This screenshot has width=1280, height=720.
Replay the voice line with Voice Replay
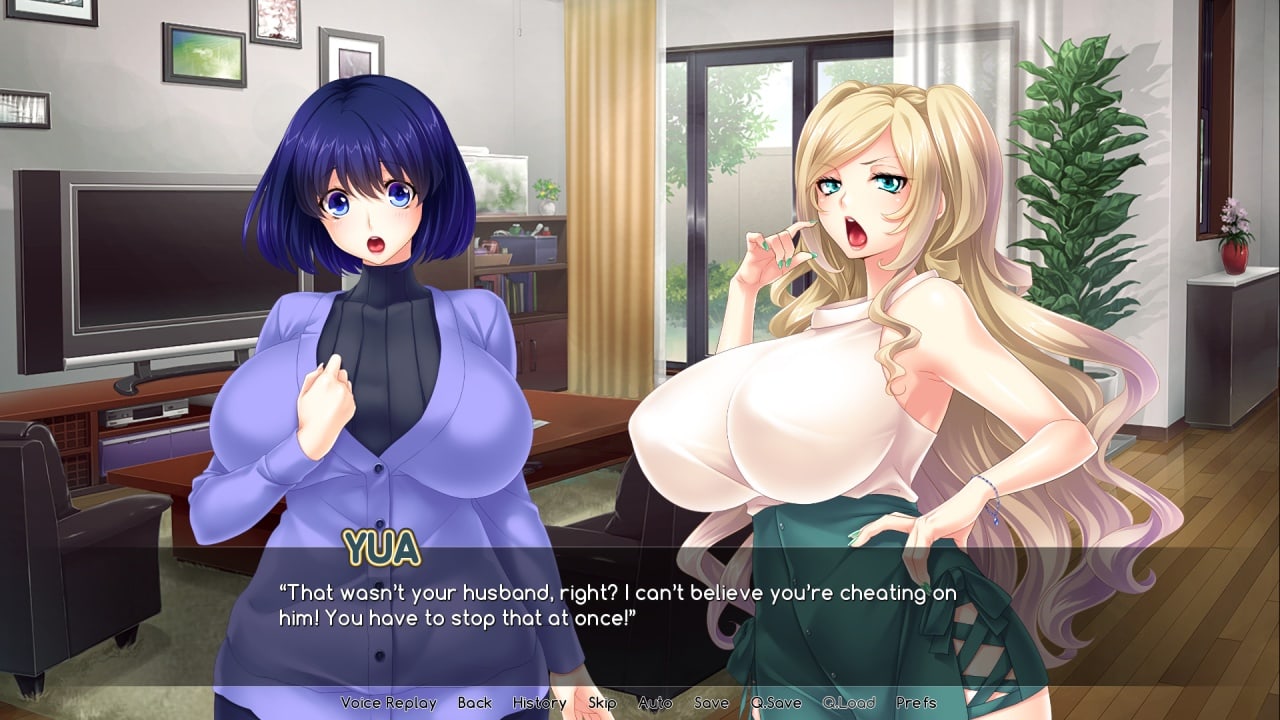pyautogui.click(x=389, y=703)
